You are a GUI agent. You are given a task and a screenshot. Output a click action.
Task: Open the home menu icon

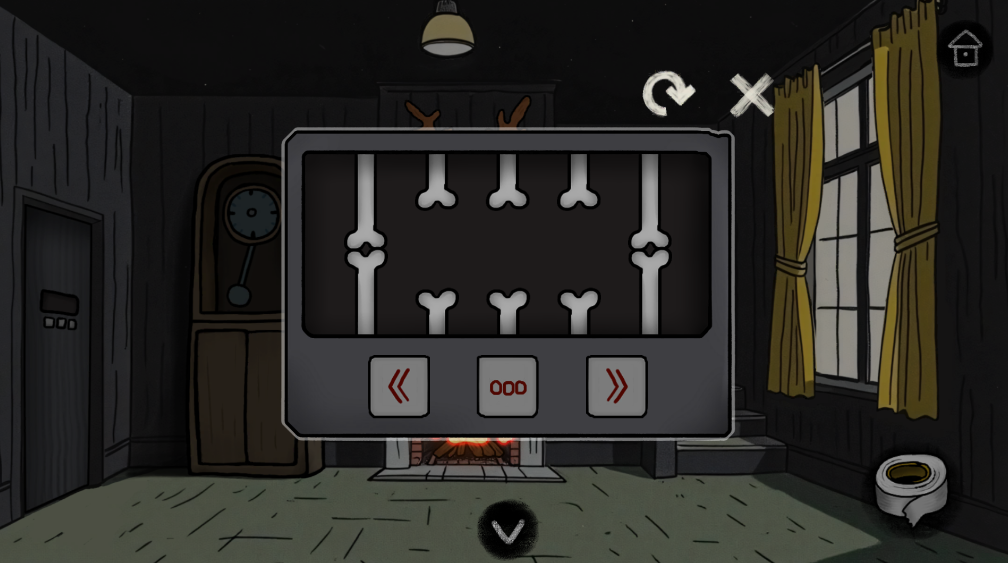(x=964, y=49)
